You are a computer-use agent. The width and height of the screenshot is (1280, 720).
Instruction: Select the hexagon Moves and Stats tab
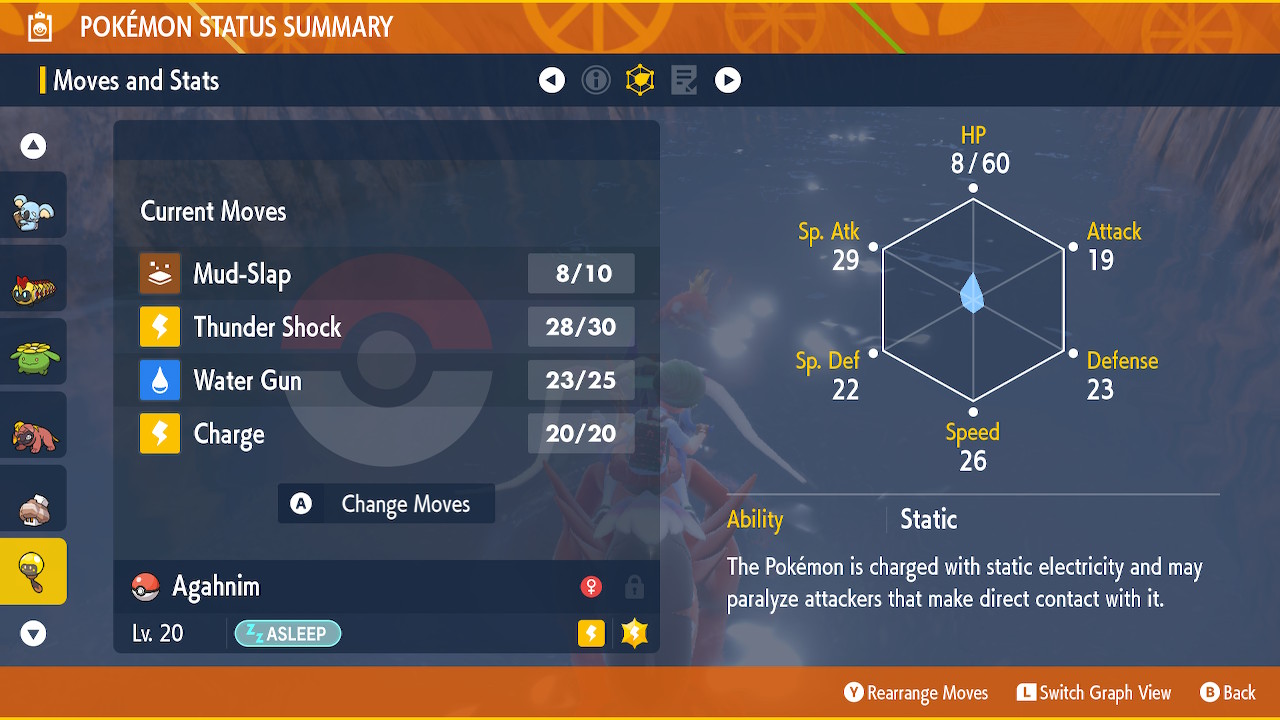[640, 80]
